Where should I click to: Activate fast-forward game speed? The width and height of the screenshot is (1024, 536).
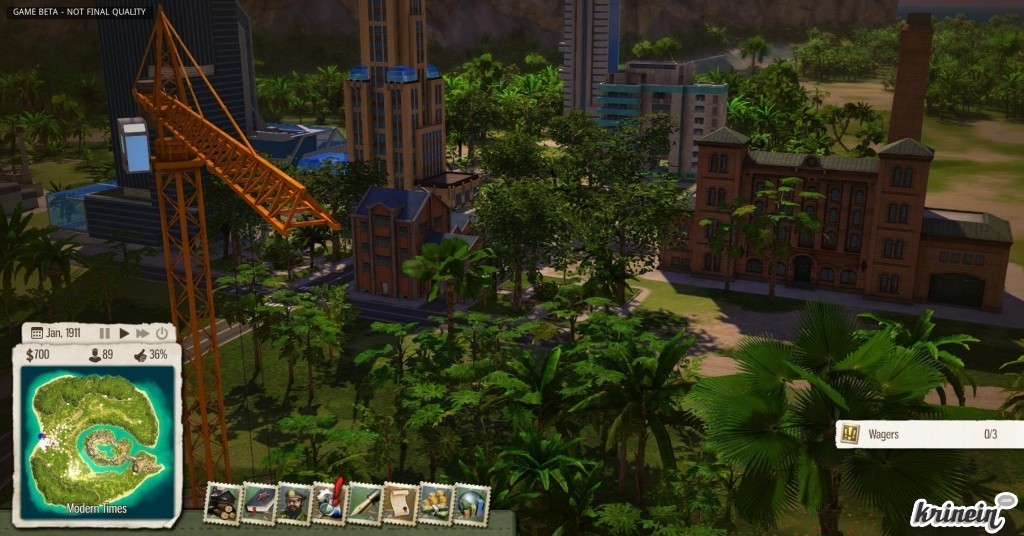click(143, 333)
